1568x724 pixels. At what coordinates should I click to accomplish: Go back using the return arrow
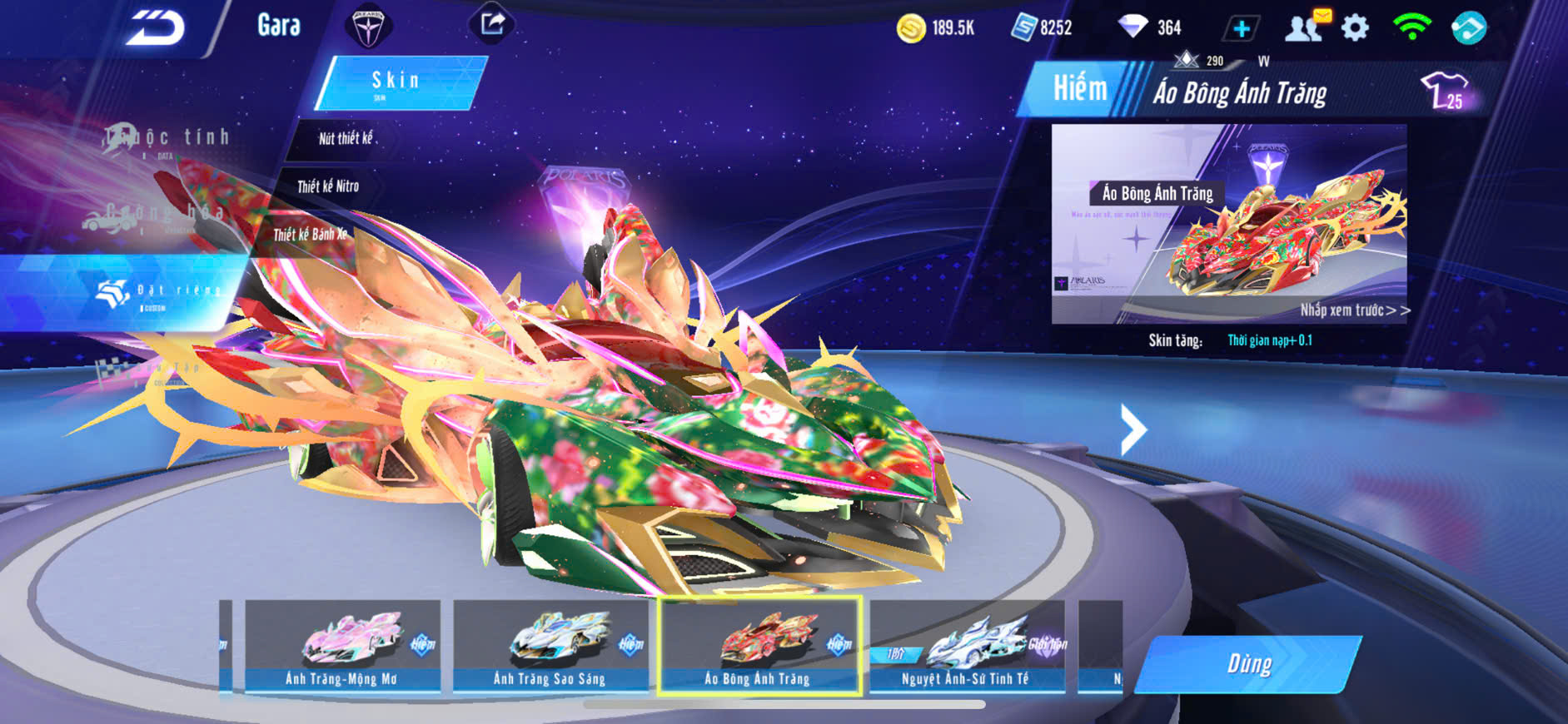156,28
